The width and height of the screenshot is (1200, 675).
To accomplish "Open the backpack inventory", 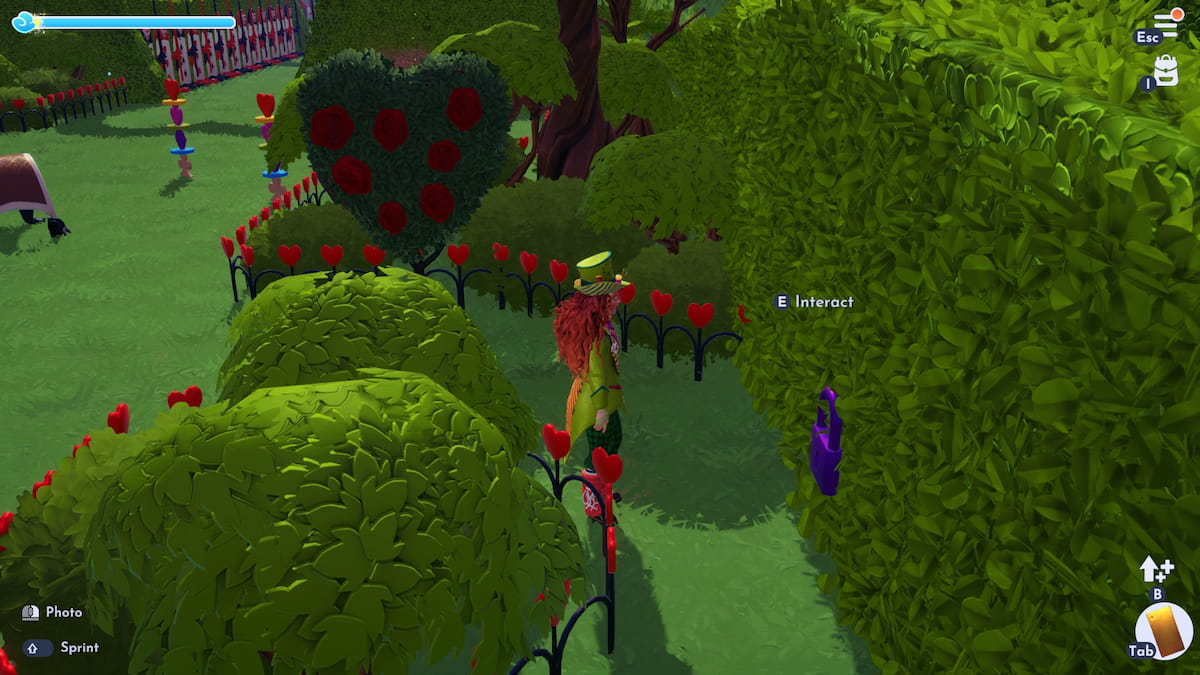I will [1166, 70].
